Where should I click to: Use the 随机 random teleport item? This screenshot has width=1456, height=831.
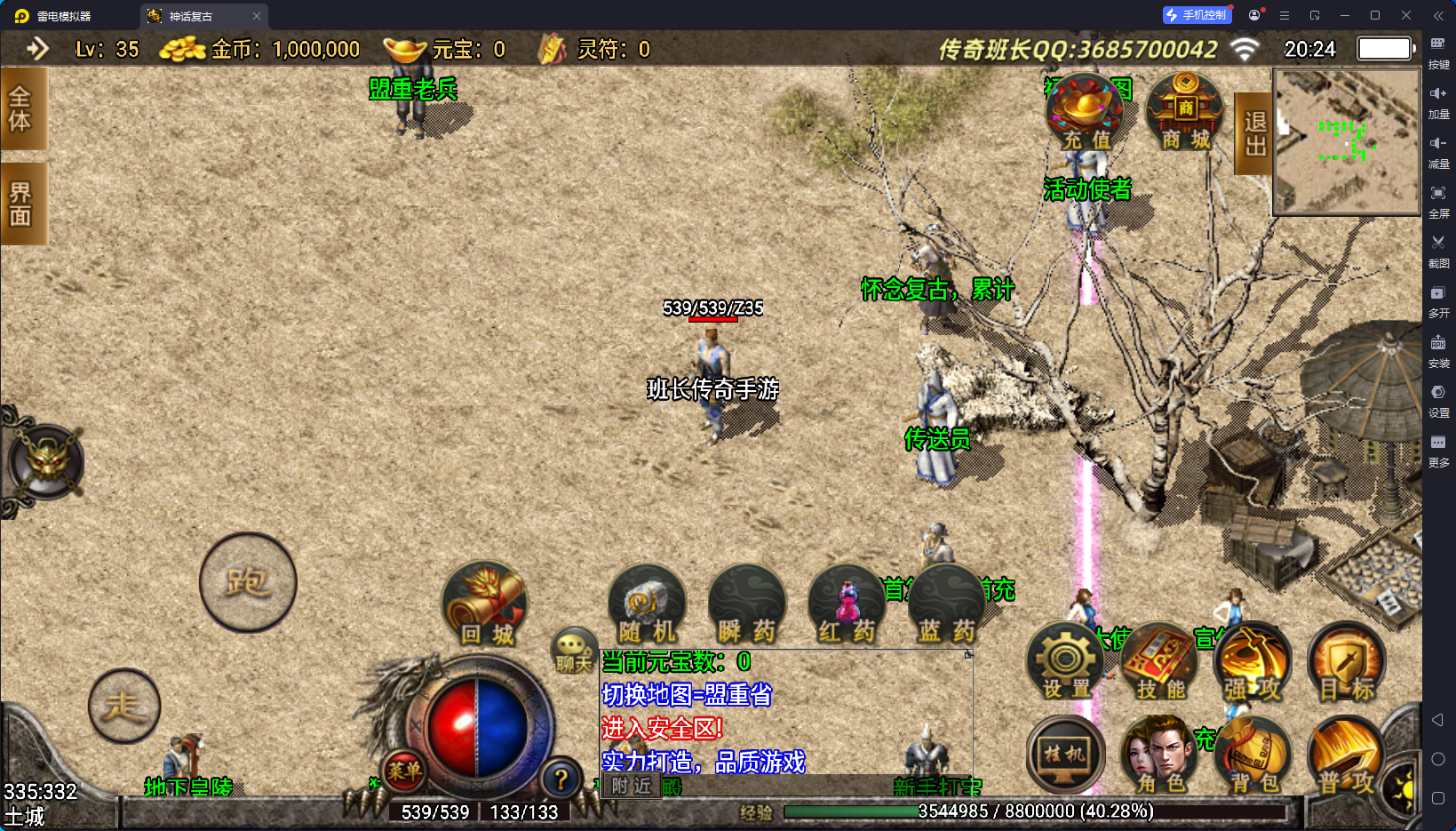coord(647,605)
